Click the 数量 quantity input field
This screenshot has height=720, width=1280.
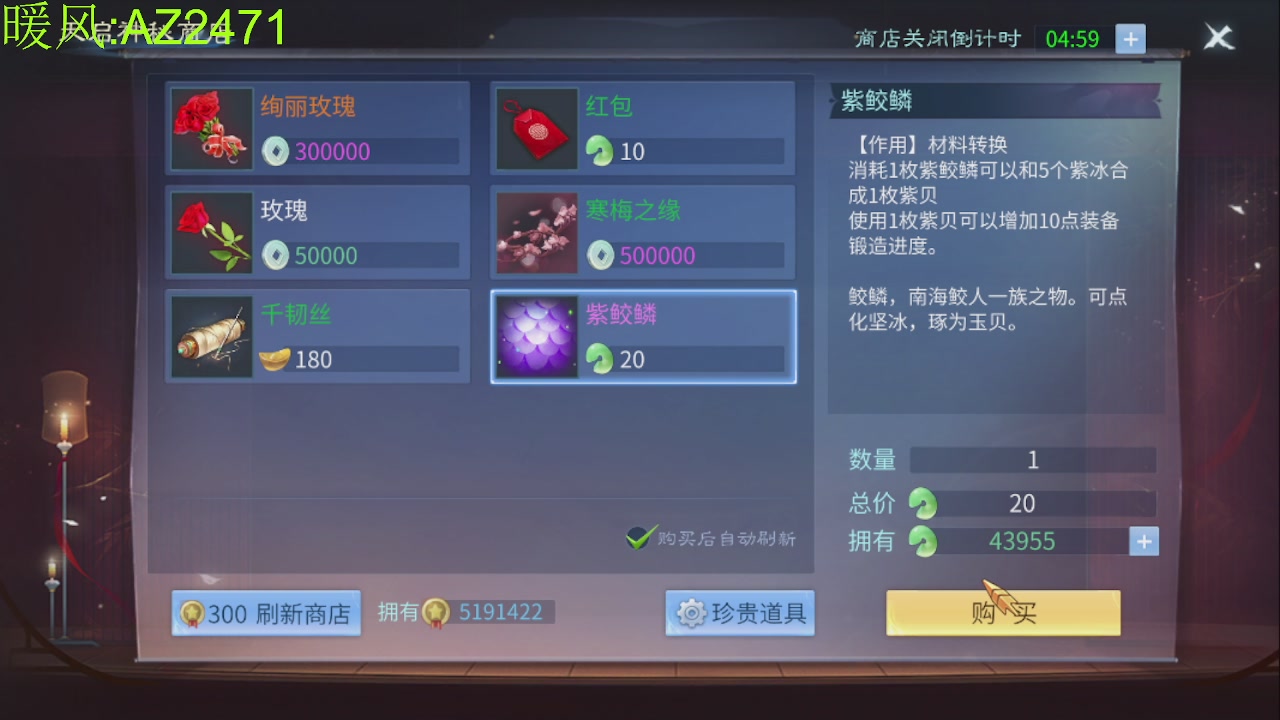point(1032,460)
